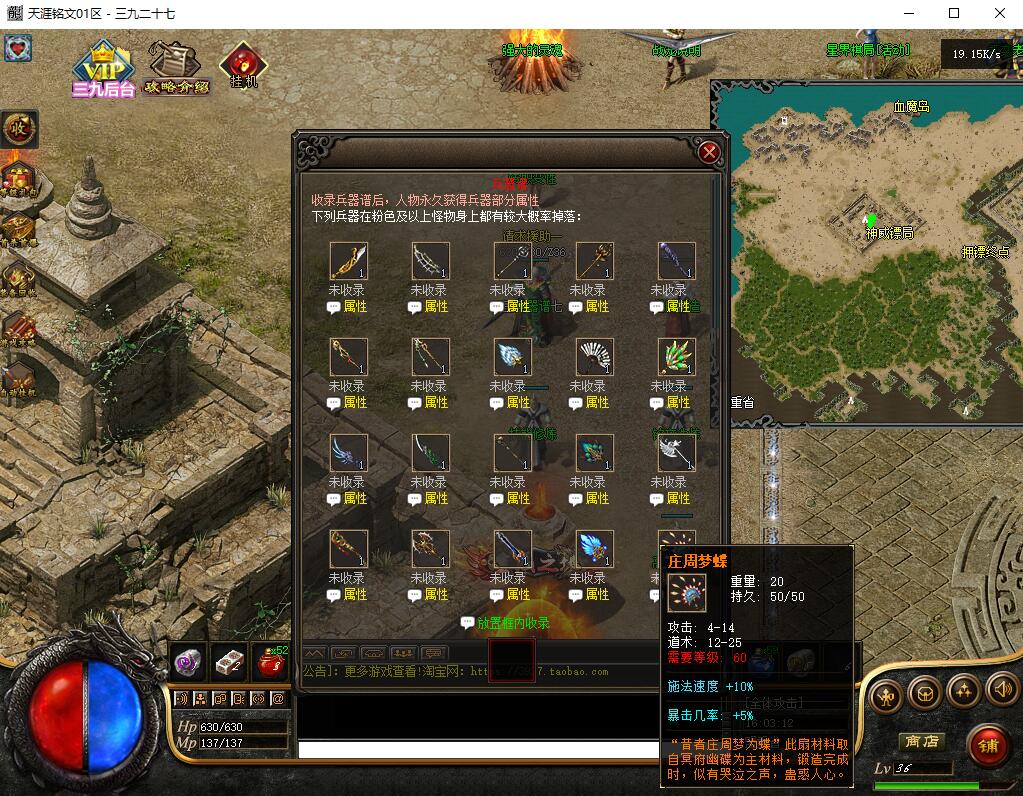Image resolution: width=1023 pixels, height=796 pixels.
Task: Close the game window
Action: pos(1000,13)
